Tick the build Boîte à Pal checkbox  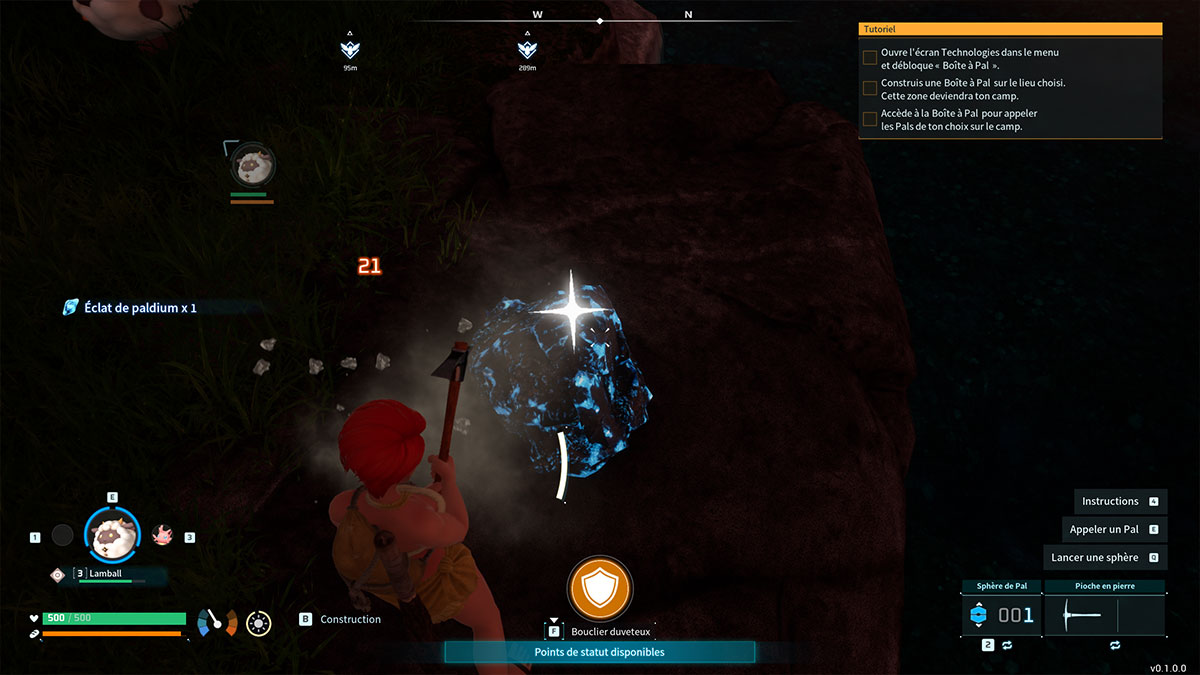[870, 89]
